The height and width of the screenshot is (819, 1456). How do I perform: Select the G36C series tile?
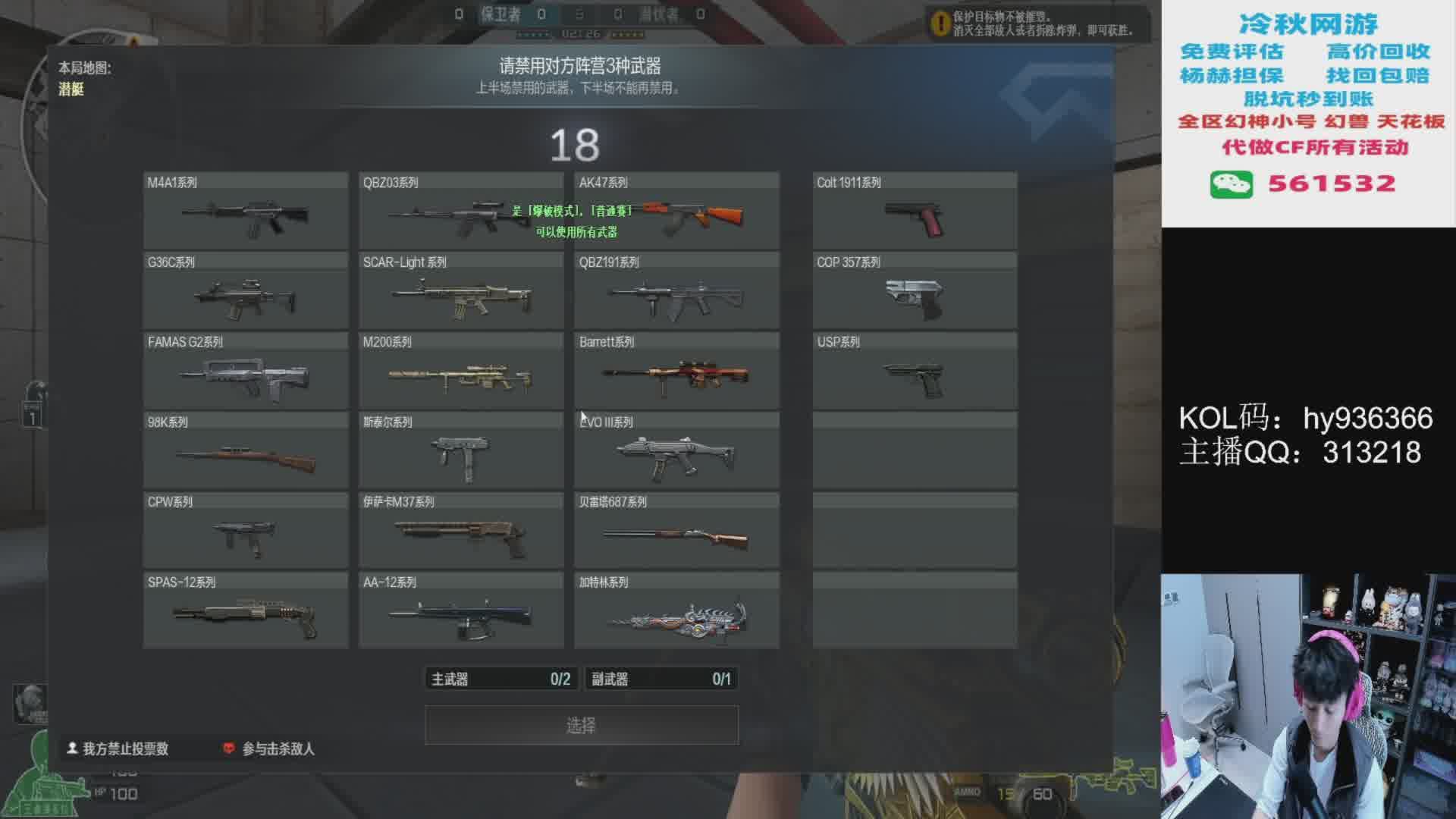(245, 291)
